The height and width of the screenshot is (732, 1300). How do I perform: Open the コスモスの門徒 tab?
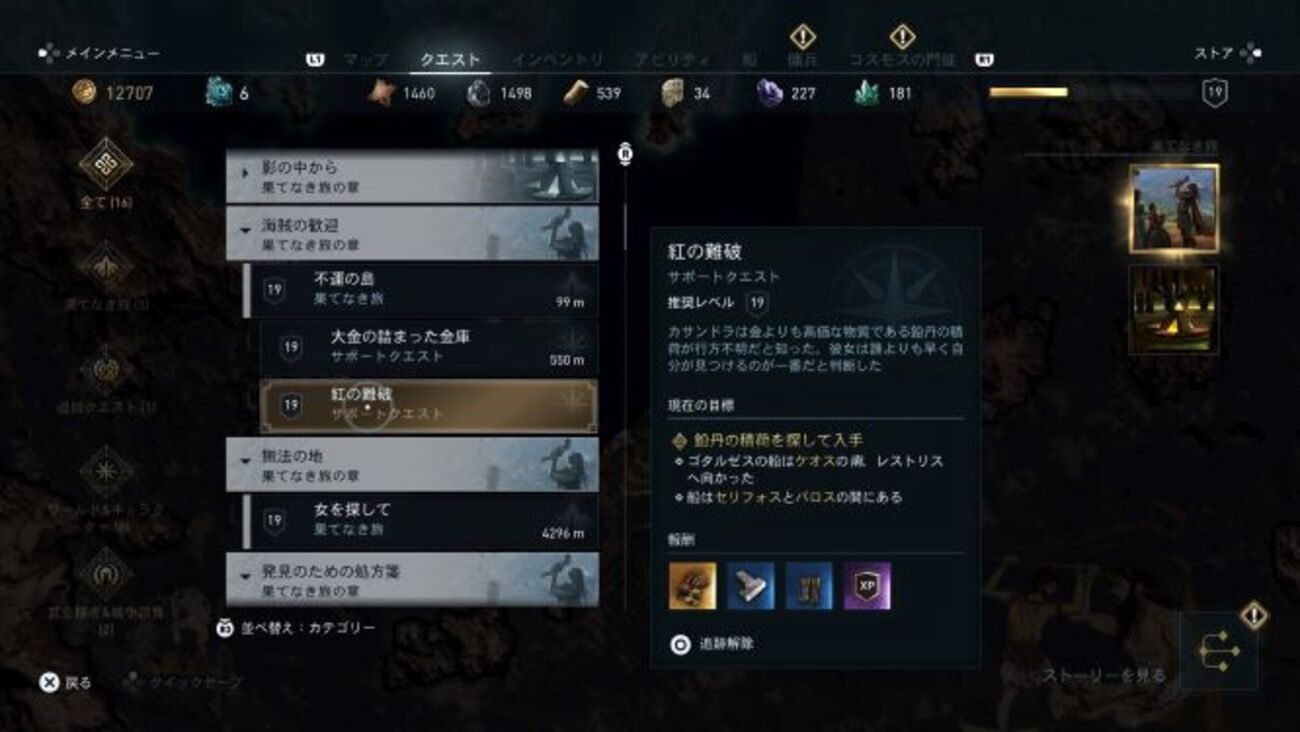(x=902, y=59)
